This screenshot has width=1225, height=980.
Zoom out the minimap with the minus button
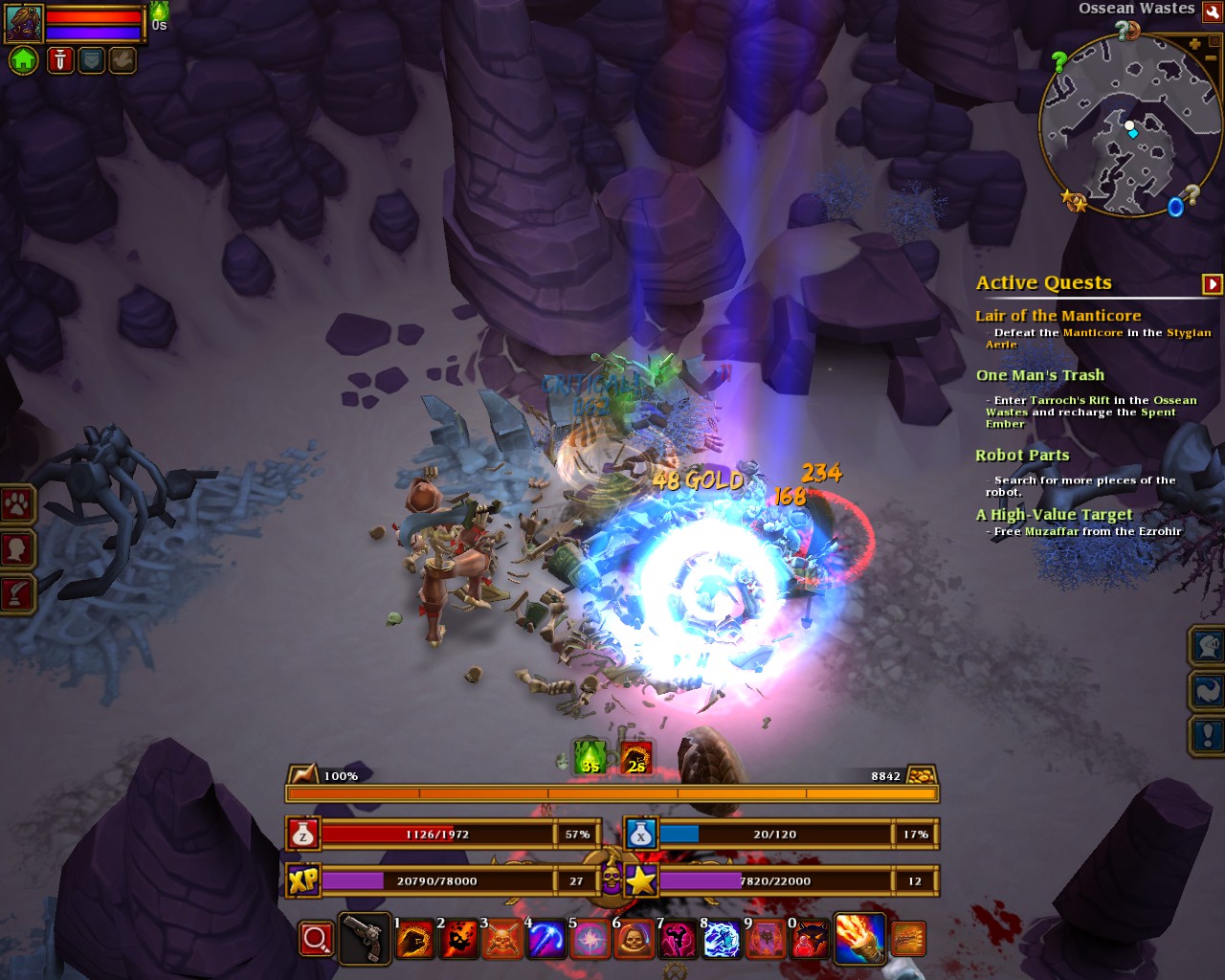click(x=1210, y=58)
